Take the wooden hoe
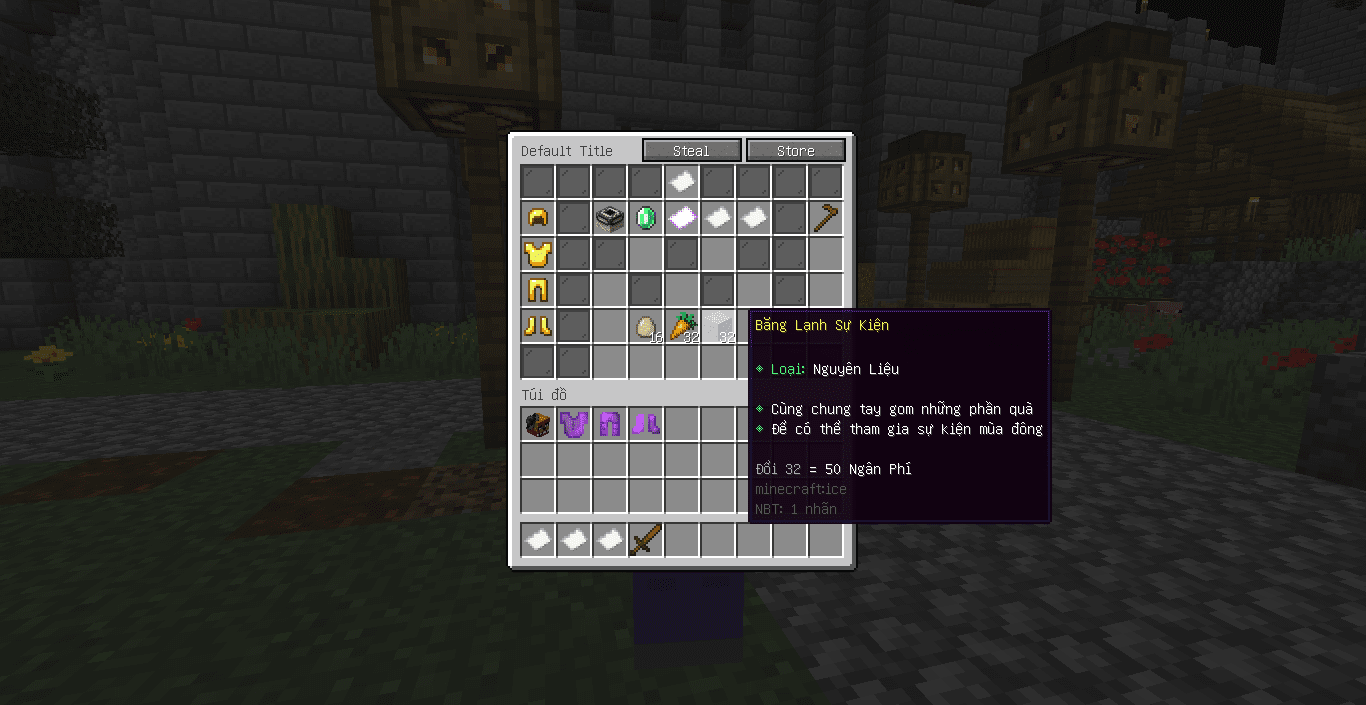This screenshot has height=705, width=1366. (x=826, y=218)
